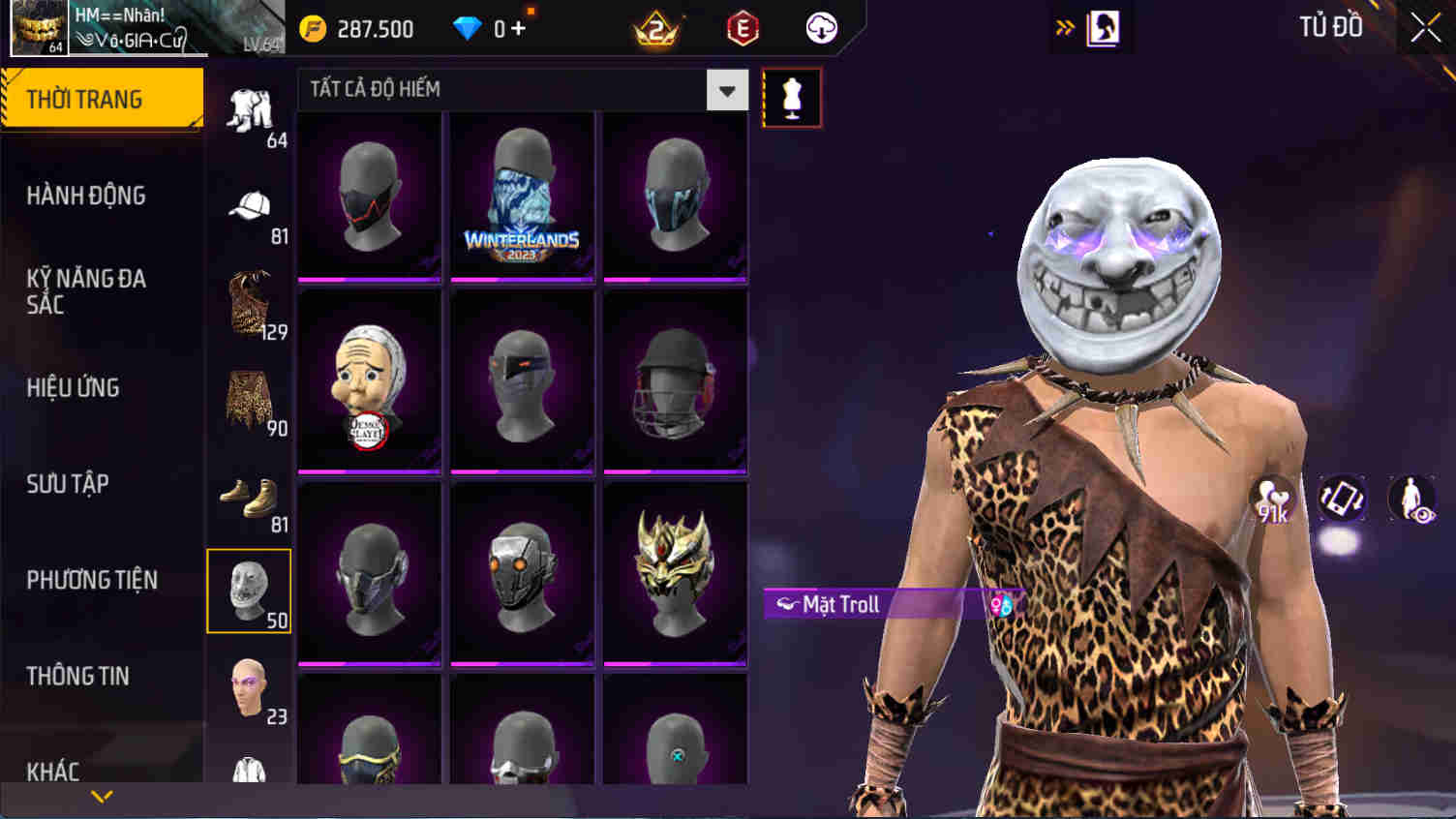Open the head category with 23 items
1456x819 pixels.
tap(249, 687)
